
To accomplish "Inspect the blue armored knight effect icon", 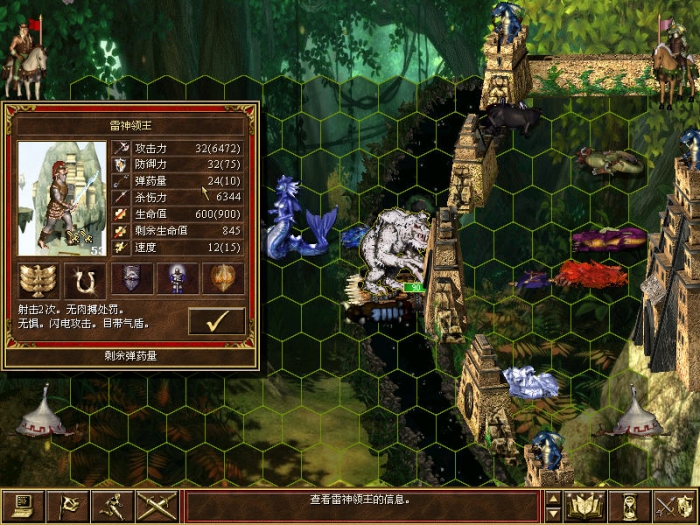I will coord(178,278).
